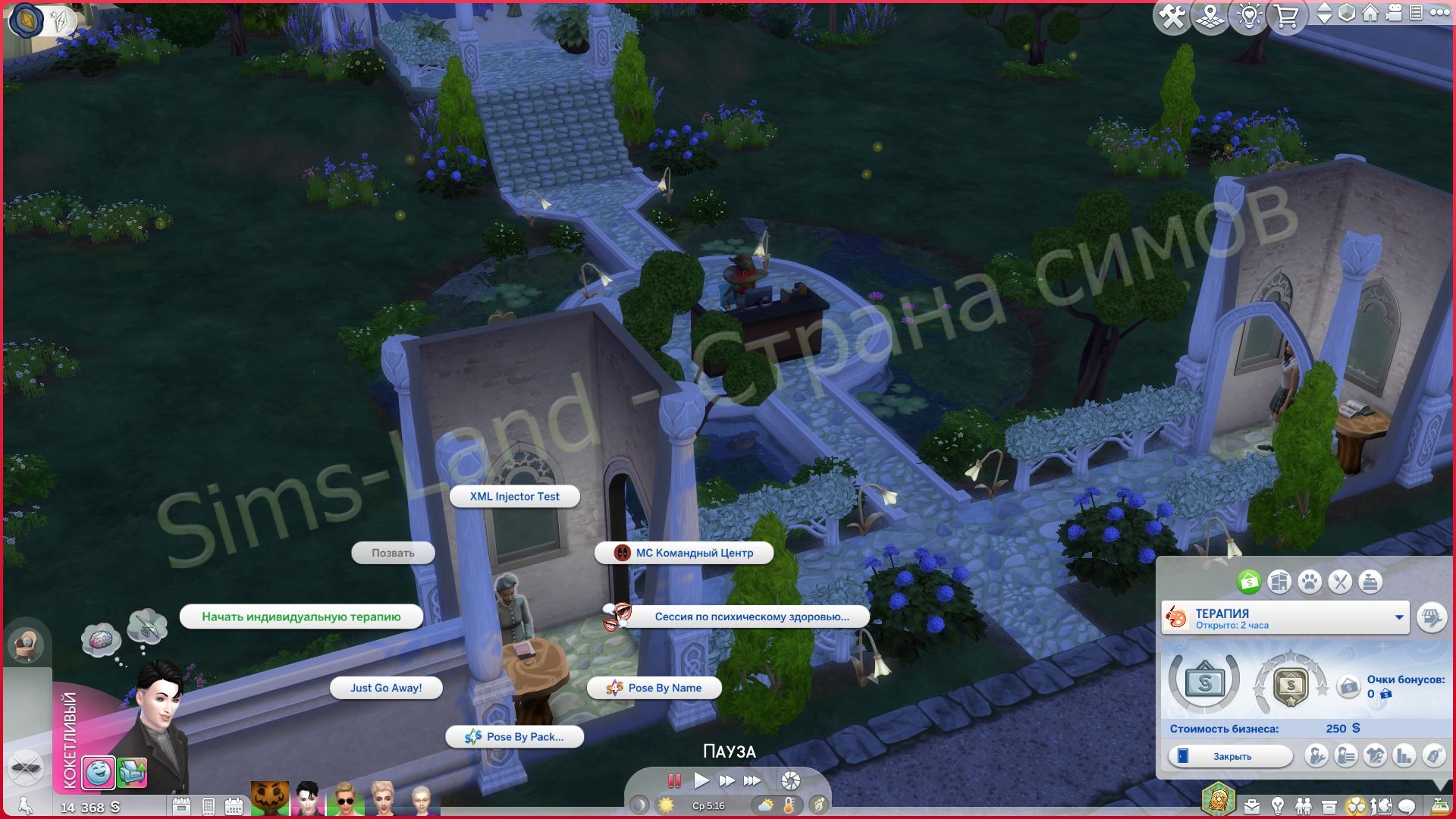Open the retail management wrench icon in Терапия panel
This screenshot has height=819, width=1456.
coord(1433,617)
